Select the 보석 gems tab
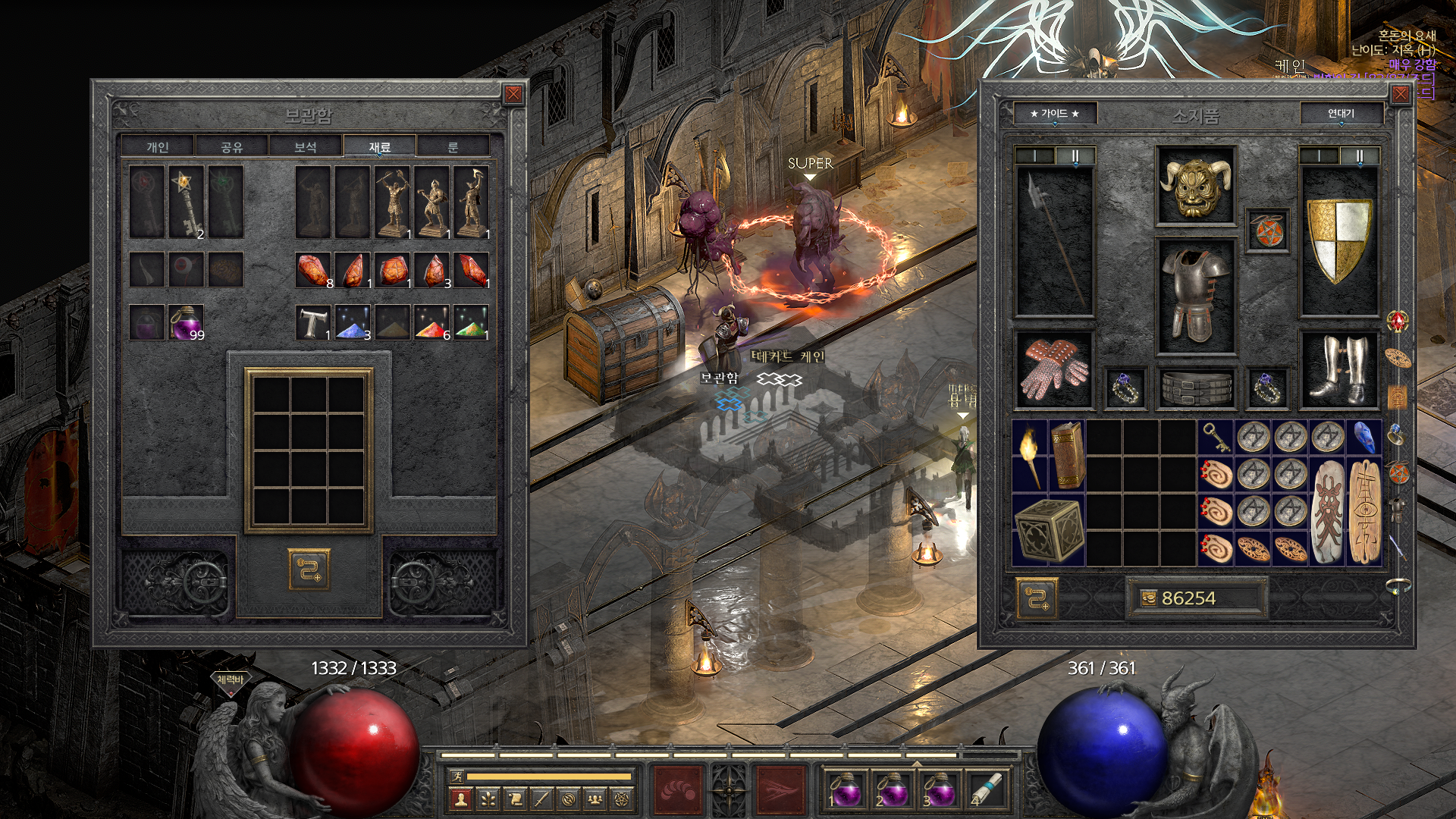 click(305, 147)
